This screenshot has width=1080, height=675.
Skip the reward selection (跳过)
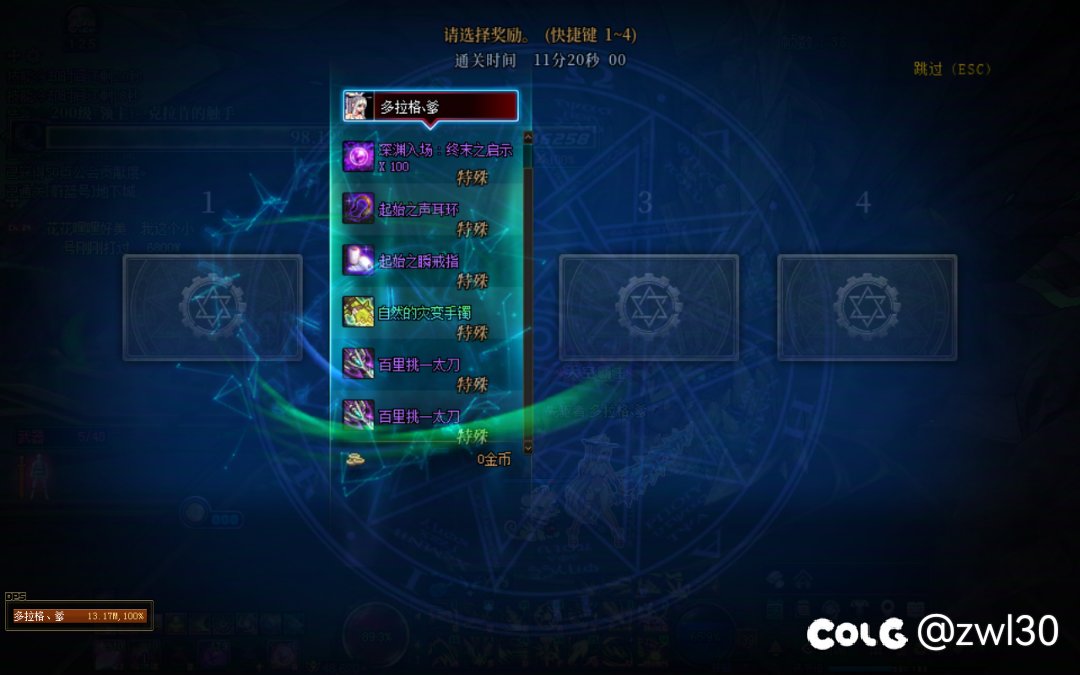coord(951,69)
